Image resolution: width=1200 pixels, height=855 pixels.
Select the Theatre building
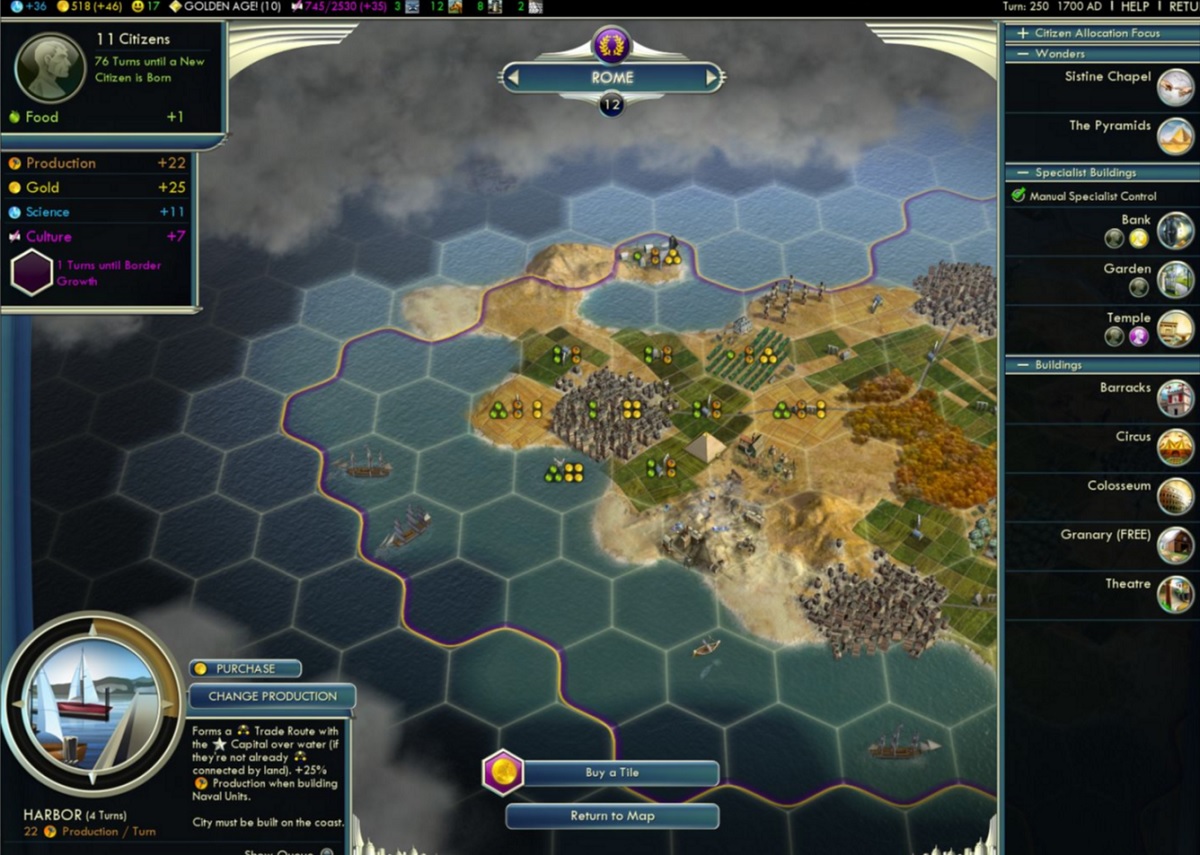pos(1175,594)
